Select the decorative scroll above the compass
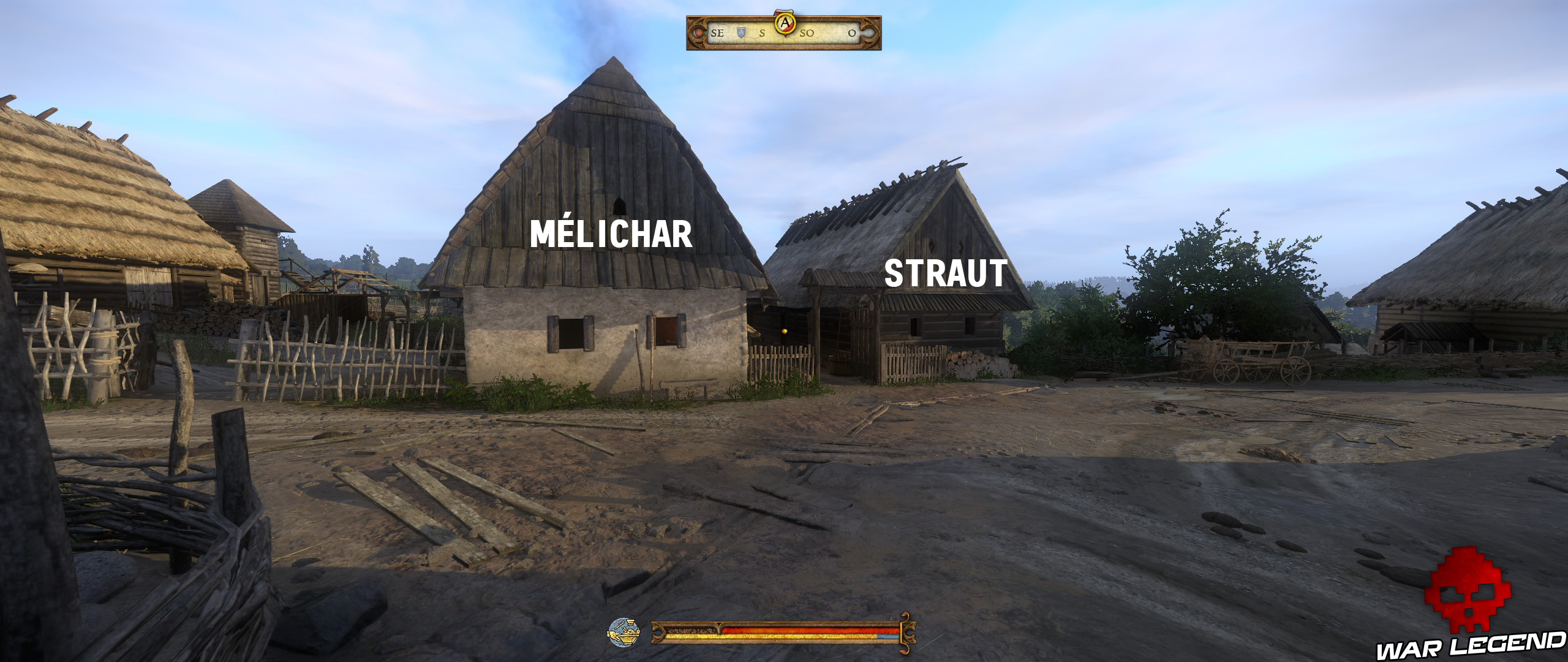 (x=784, y=12)
